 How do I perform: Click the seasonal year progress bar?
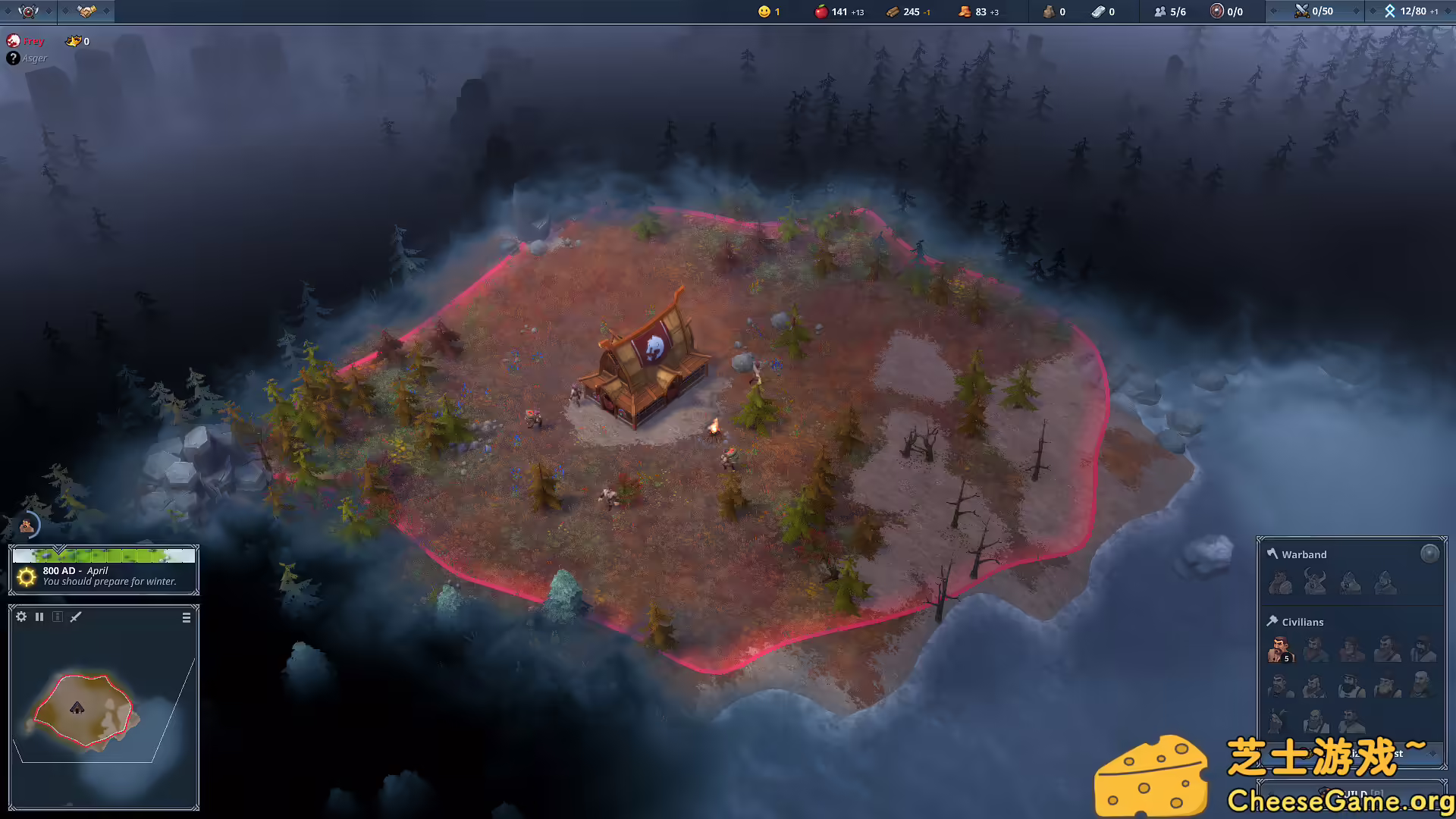pos(104,555)
